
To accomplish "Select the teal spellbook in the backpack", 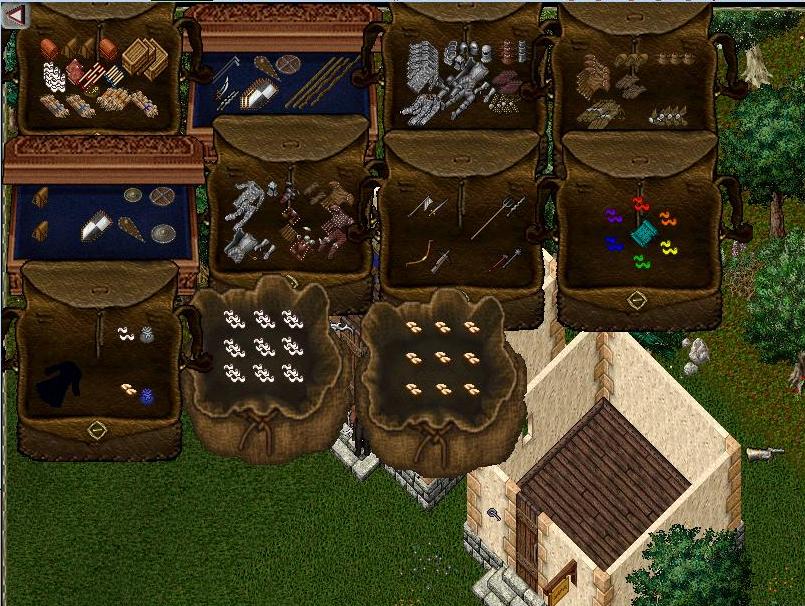I will coord(642,233).
